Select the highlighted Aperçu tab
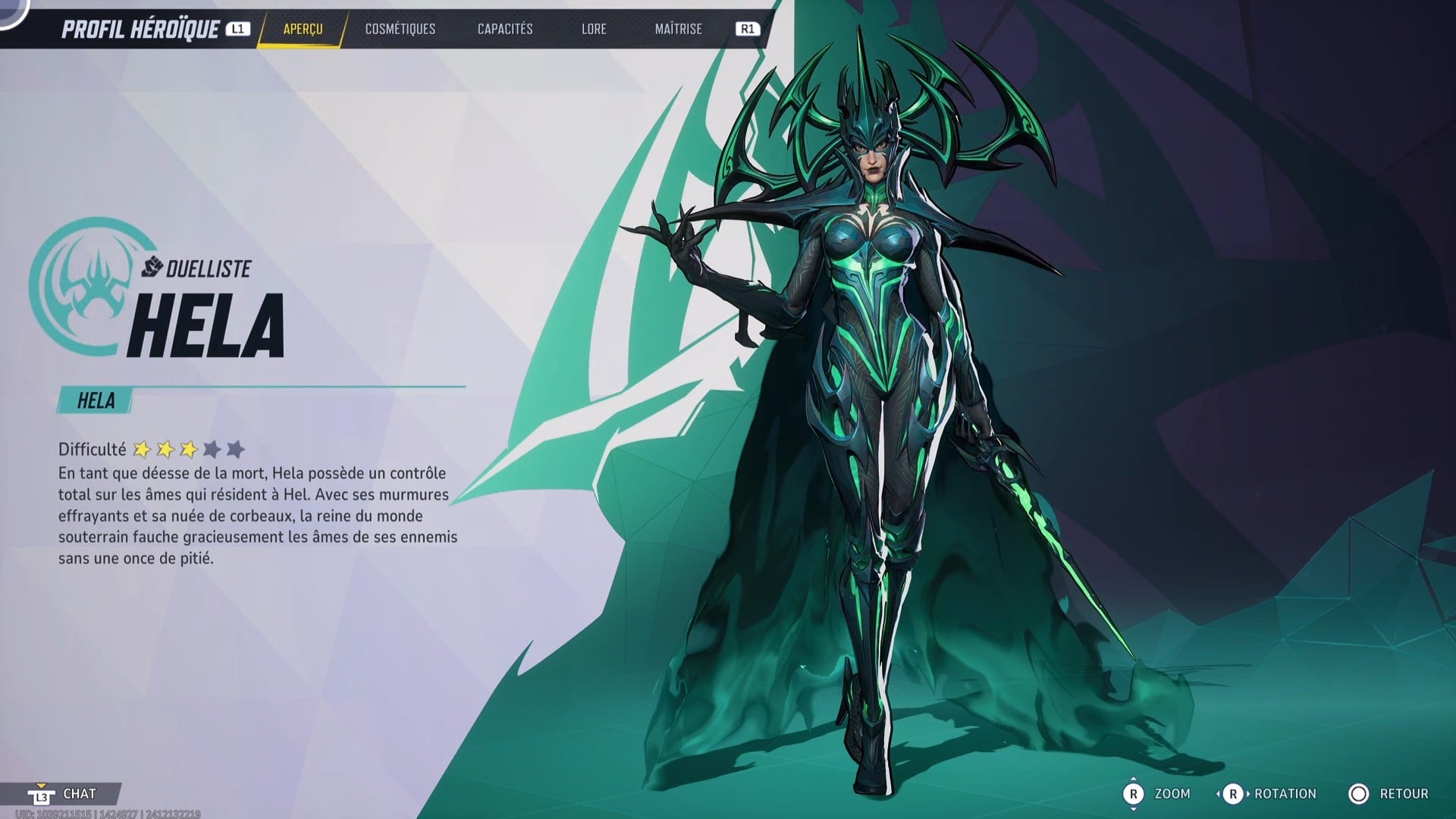This screenshot has height=819, width=1456. pos(301,30)
